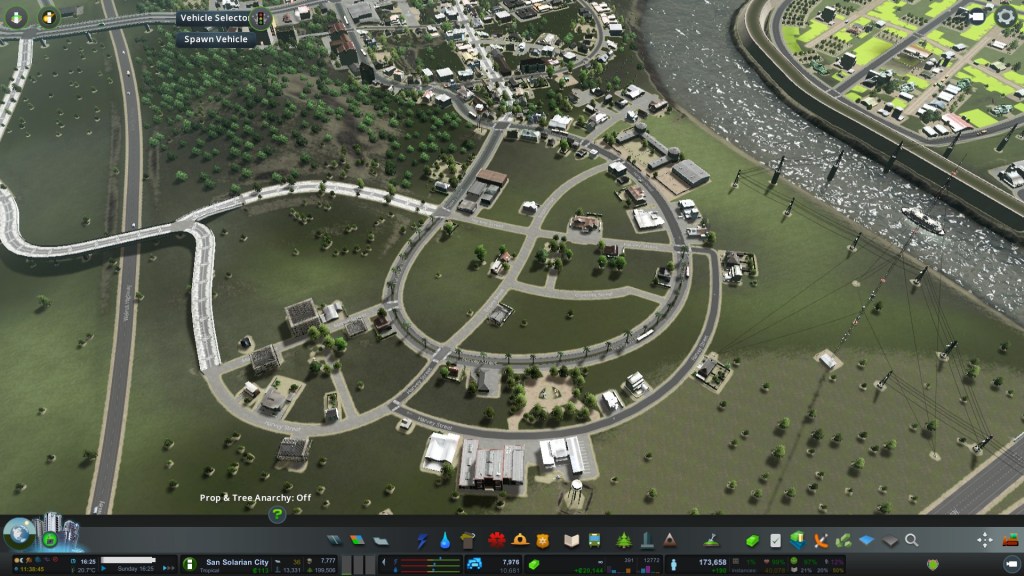Screen dimensions: 1024x576
Task: Open the zoning tool
Action: [x=357, y=540]
